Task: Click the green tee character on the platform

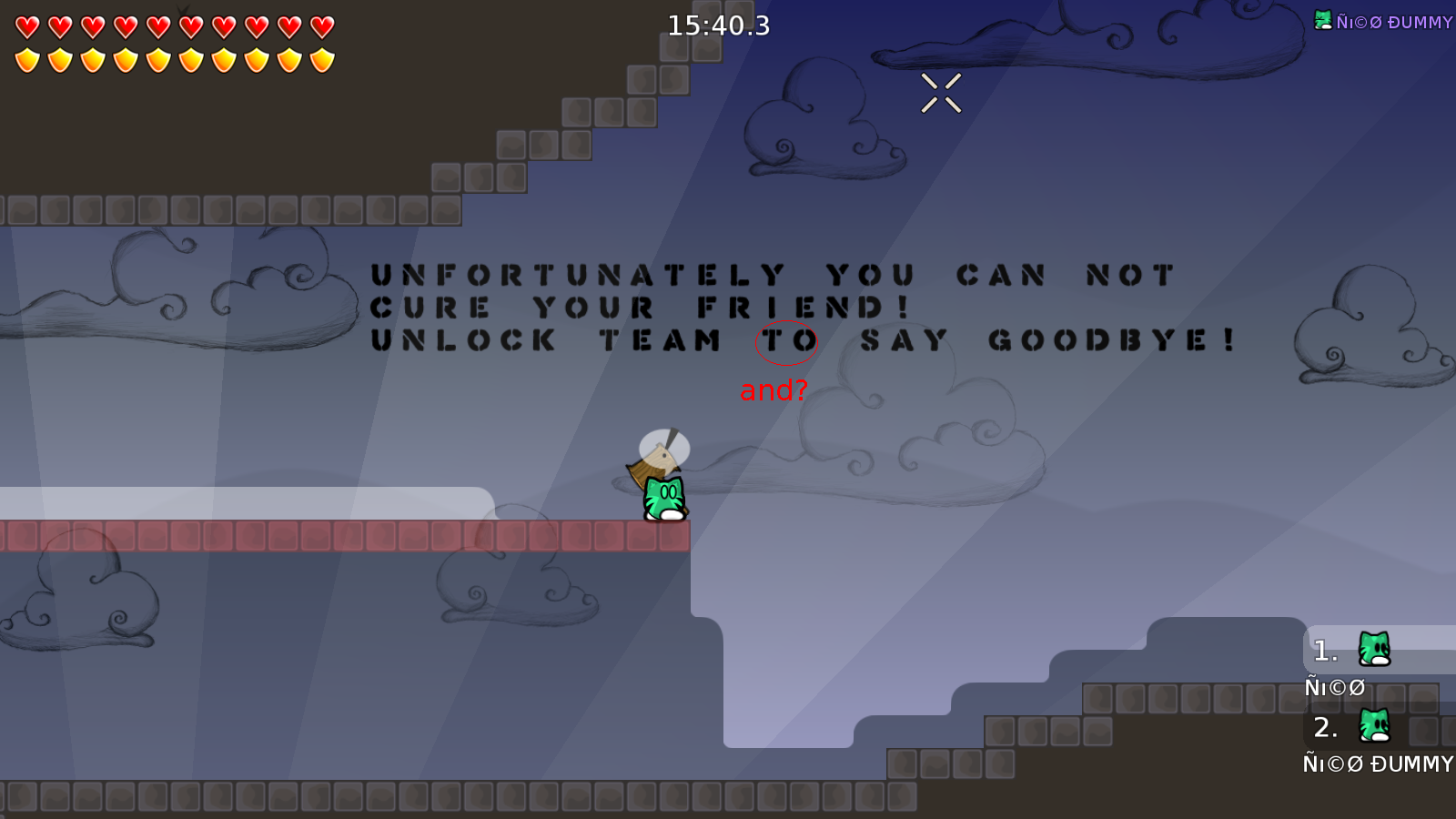Action: [x=663, y=496]
